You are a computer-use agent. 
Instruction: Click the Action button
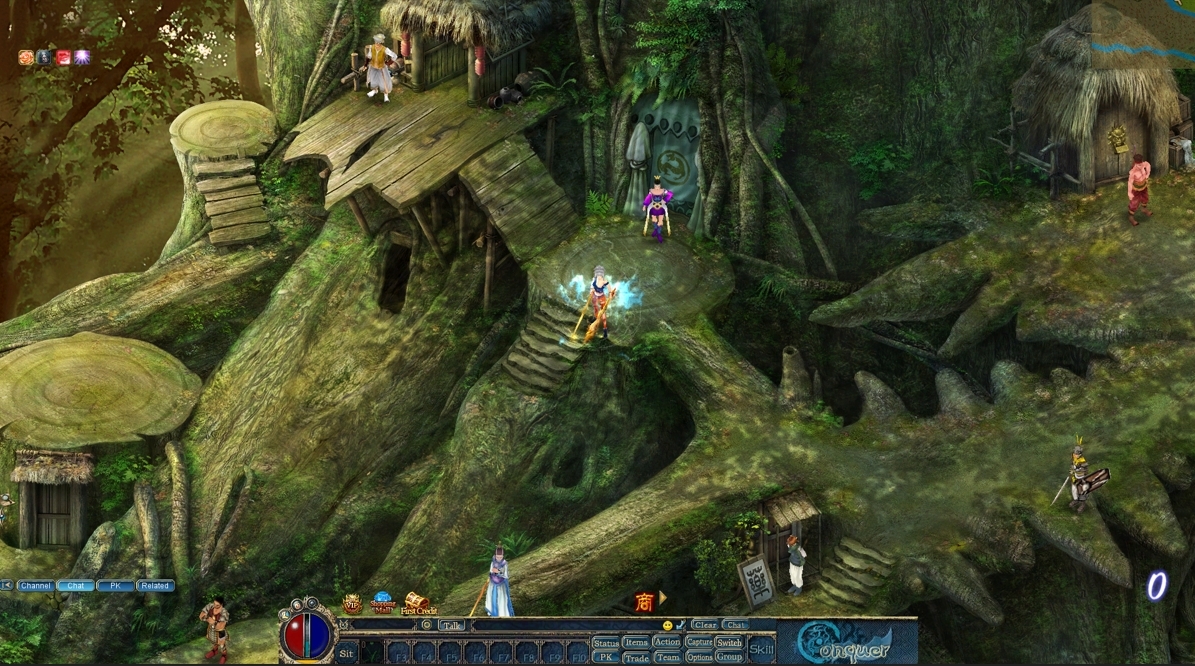[667, 642]
